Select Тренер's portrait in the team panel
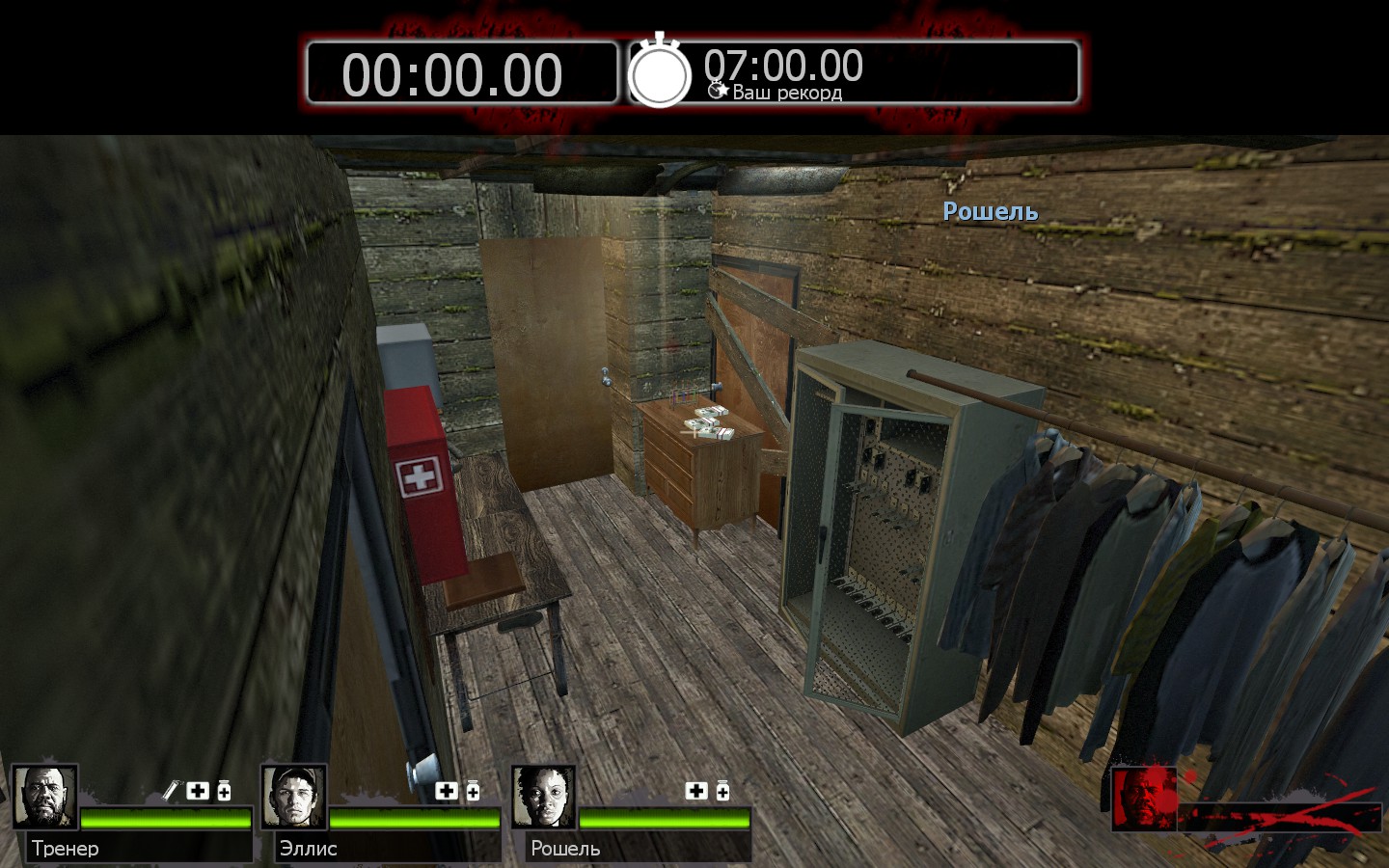Screen dimensions: 1389x868 click(x=44, y=797)
